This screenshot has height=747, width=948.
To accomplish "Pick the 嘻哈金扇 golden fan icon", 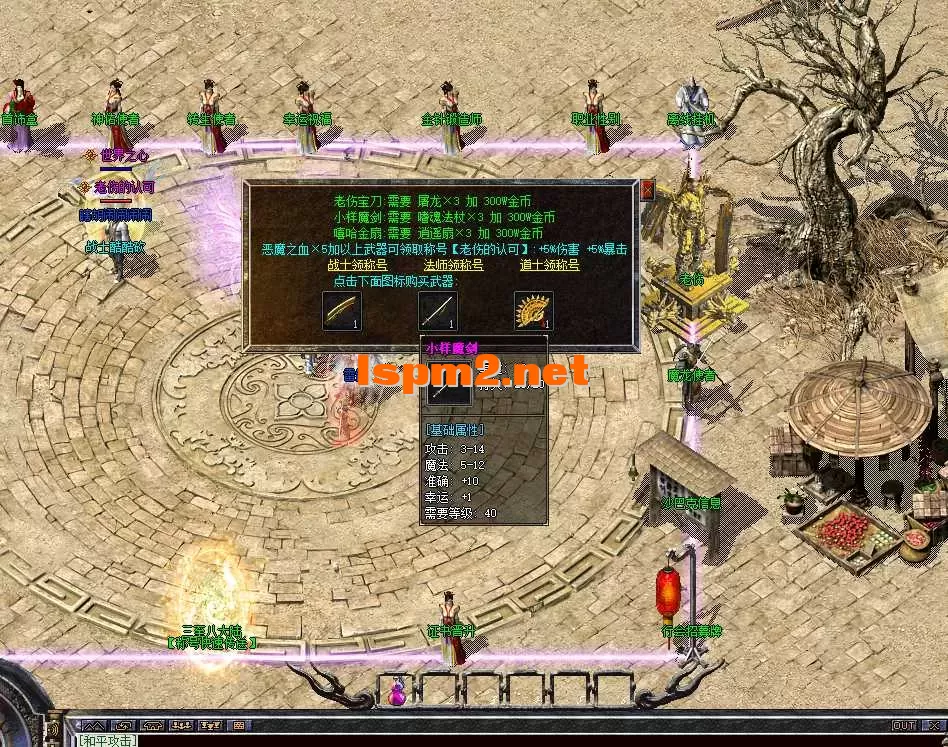I will tap(533, 311).
